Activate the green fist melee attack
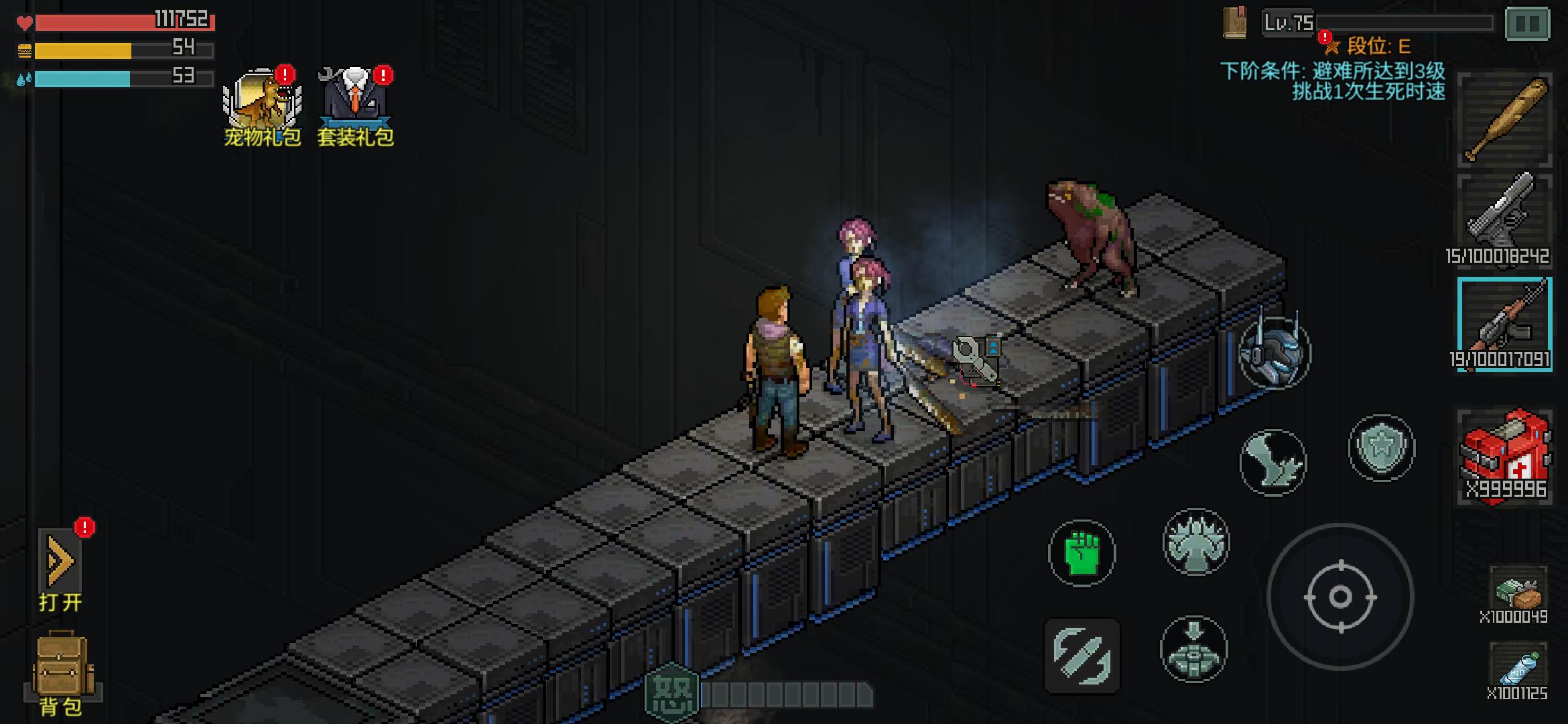The height and width of the screenshot is (724, 1568). [x=1082, y=553]
